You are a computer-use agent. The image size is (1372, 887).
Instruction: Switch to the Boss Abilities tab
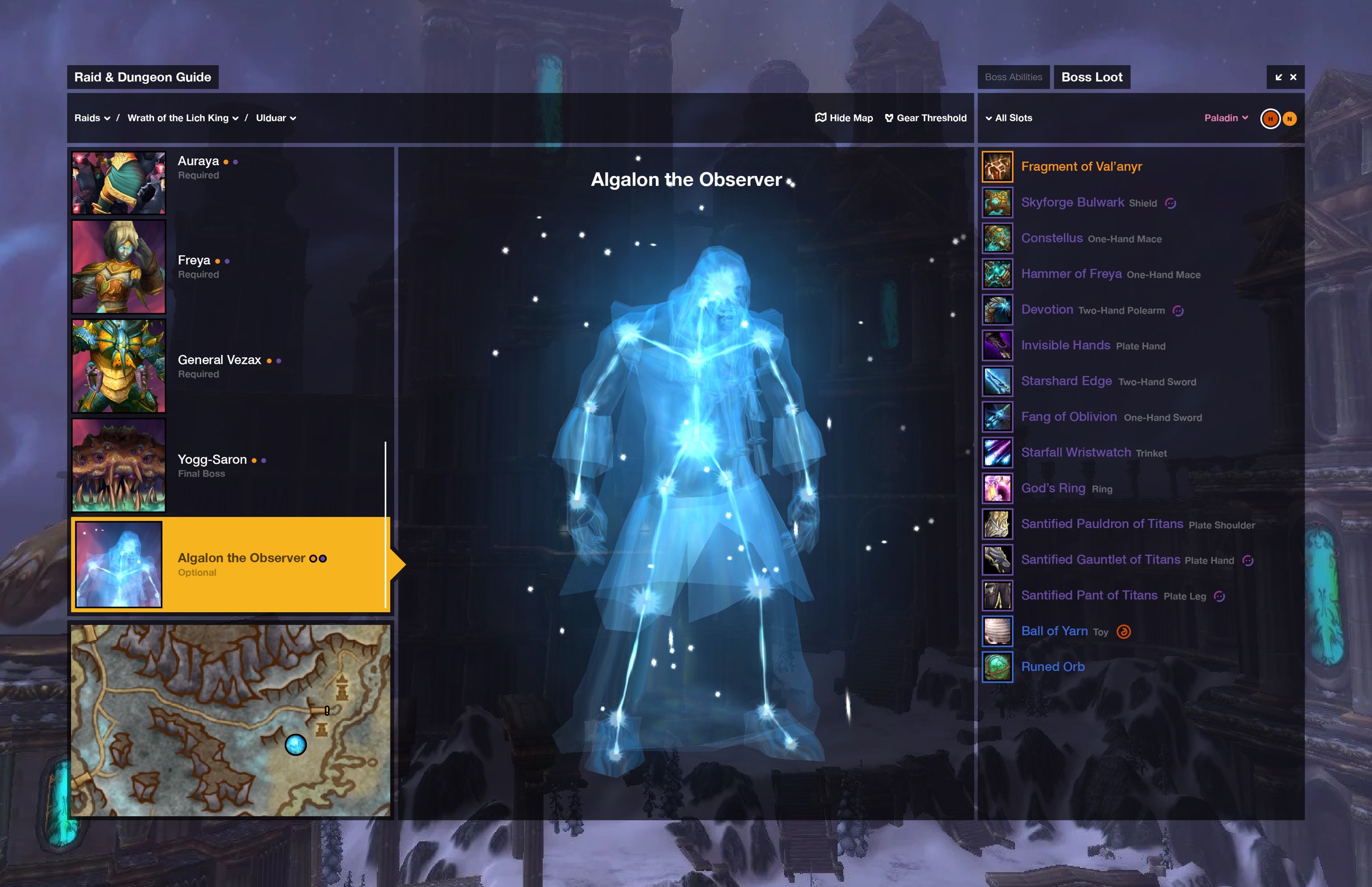click(x=1013, y=77)
